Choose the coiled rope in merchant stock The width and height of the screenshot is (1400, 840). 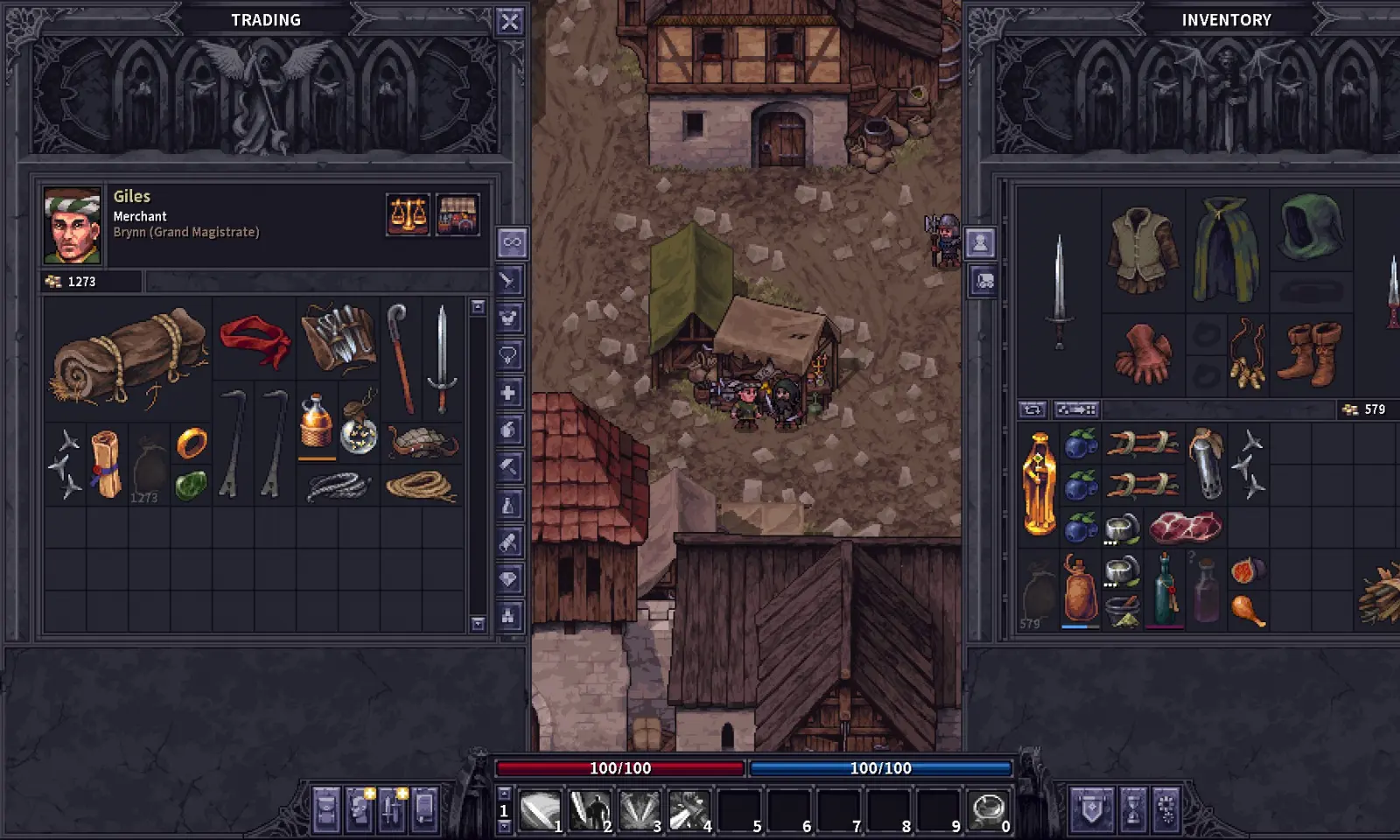422,486
